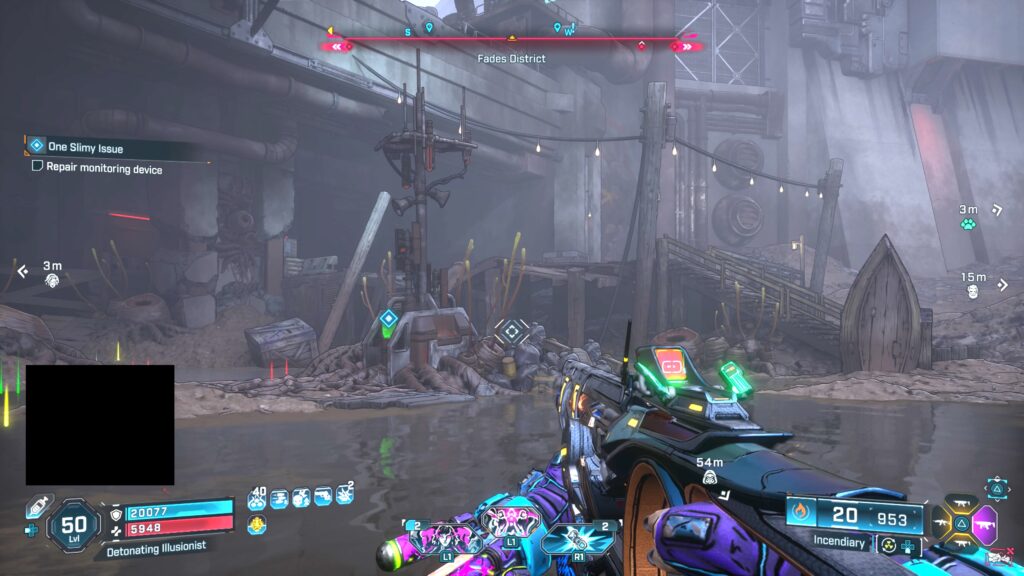Click the buff icon showing 40 stacks
Viewport: 1024px width, 576px height.
pos(257,497)
